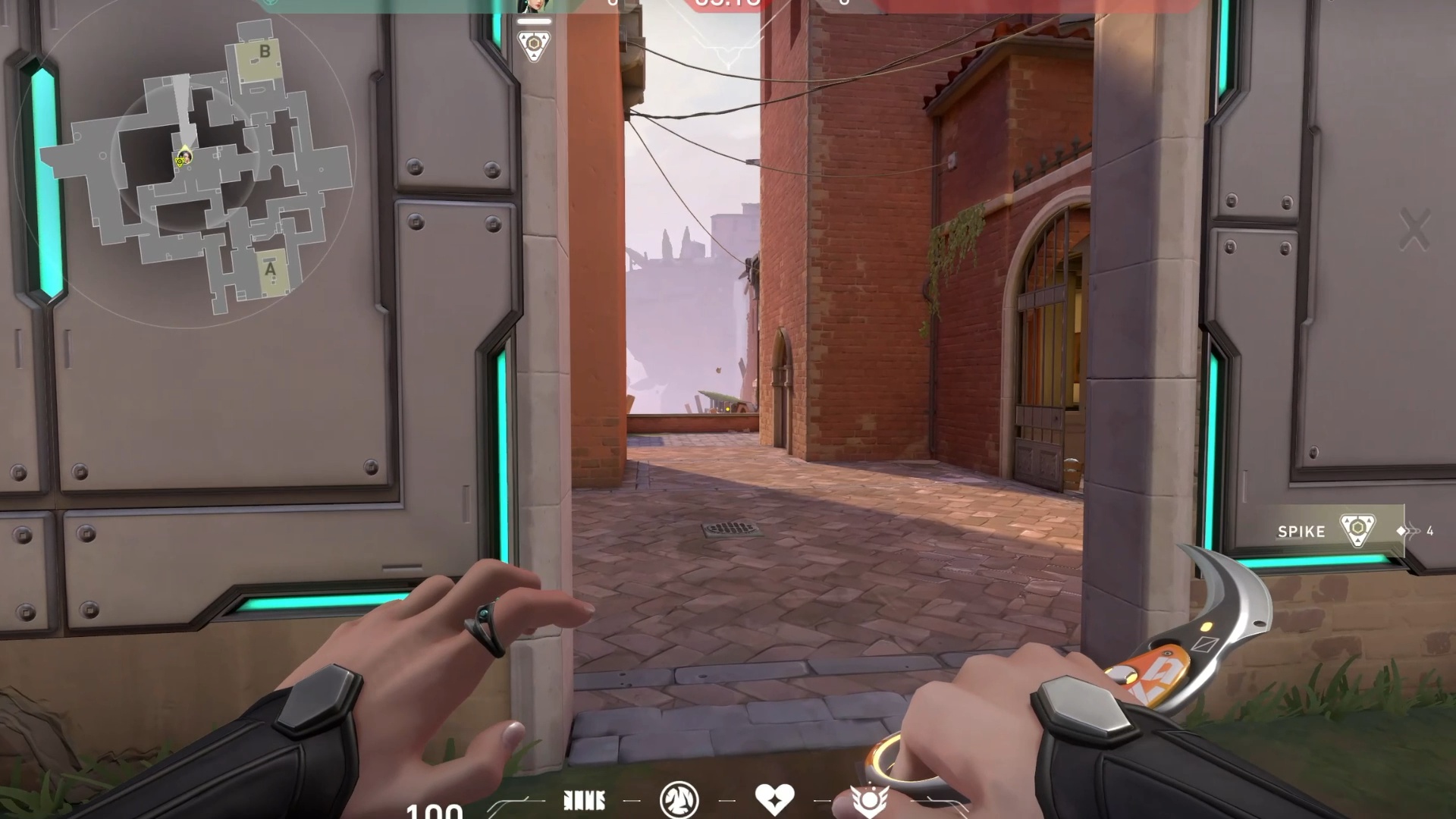Select the B site marker on minimap
1456x819 pixels.
pyautogui.click(x=264, y=53)
